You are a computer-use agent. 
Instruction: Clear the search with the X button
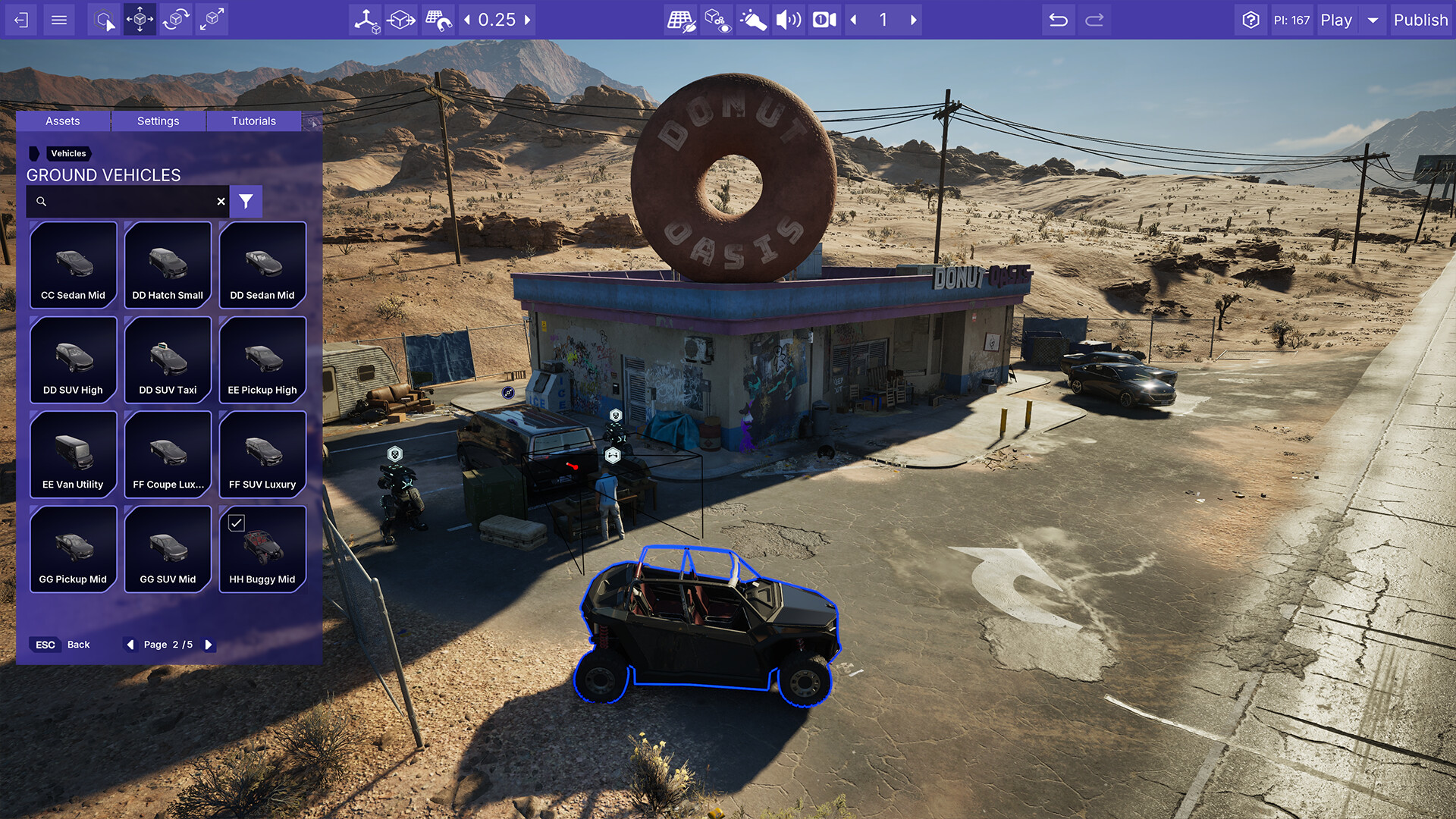click(x=221, y=202)
